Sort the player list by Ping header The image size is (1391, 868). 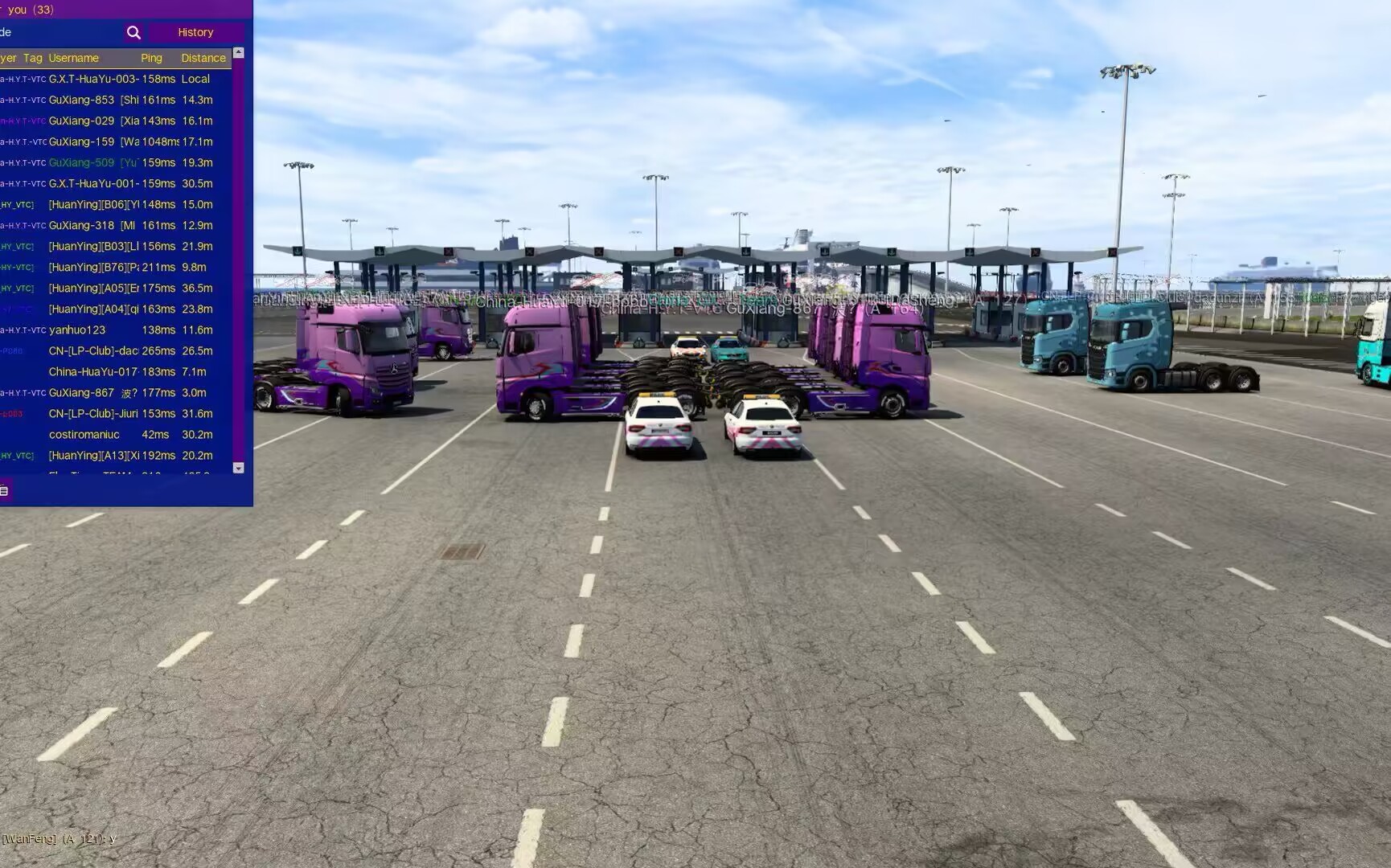[151, 58]
